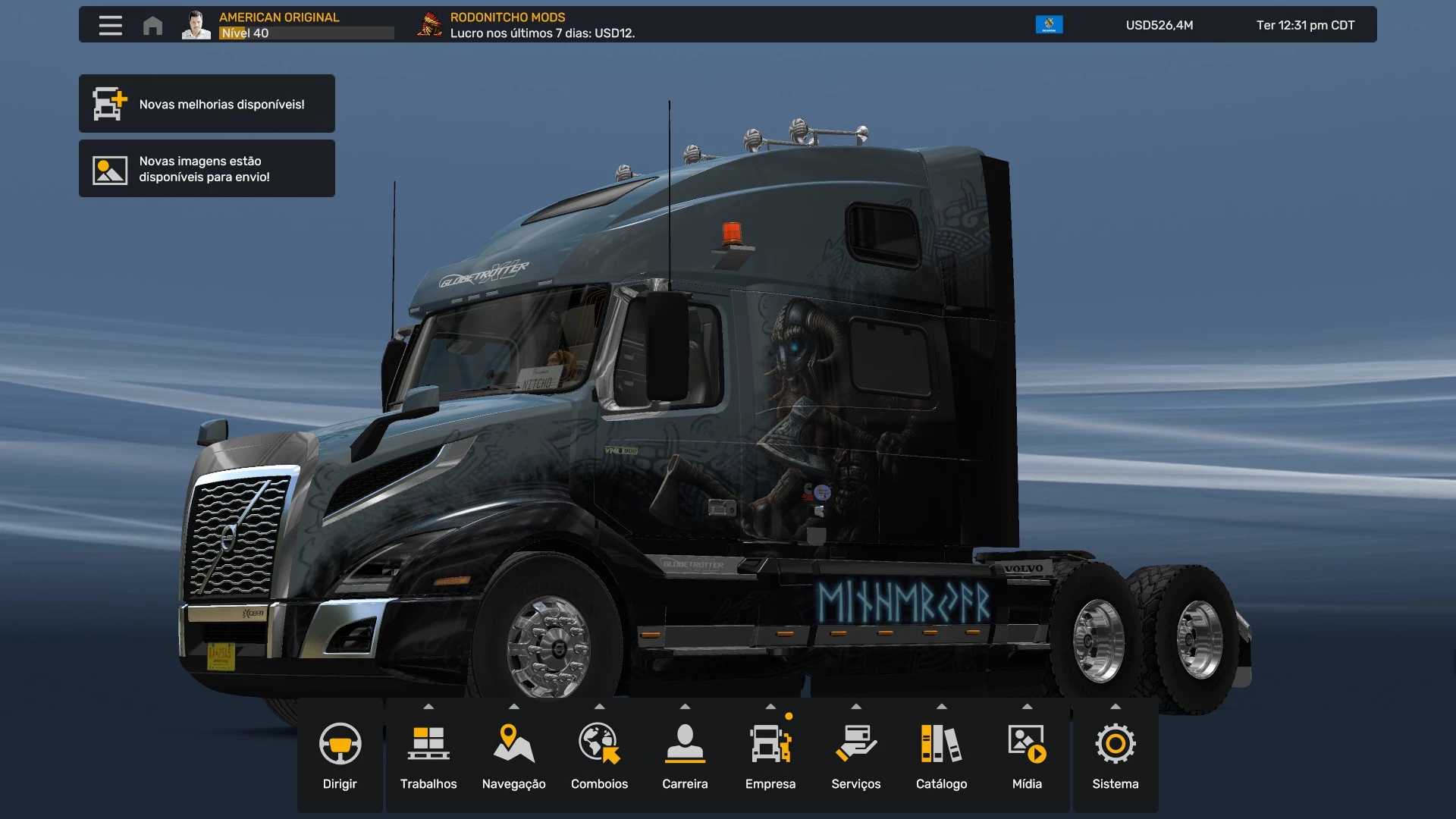Go to the home screen icon

point(152,26)
